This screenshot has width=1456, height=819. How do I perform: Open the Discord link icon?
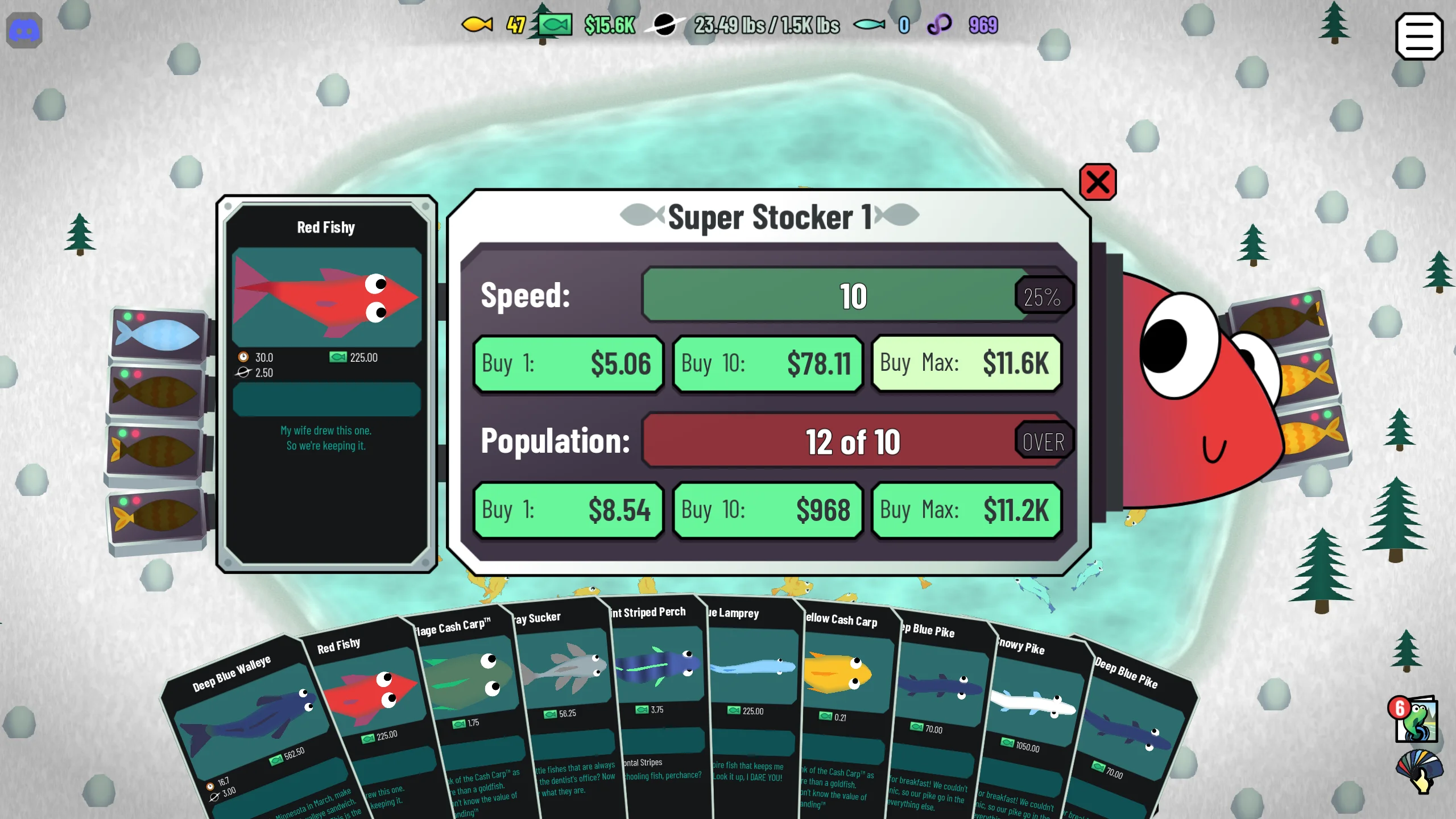(x=24, y=31)
